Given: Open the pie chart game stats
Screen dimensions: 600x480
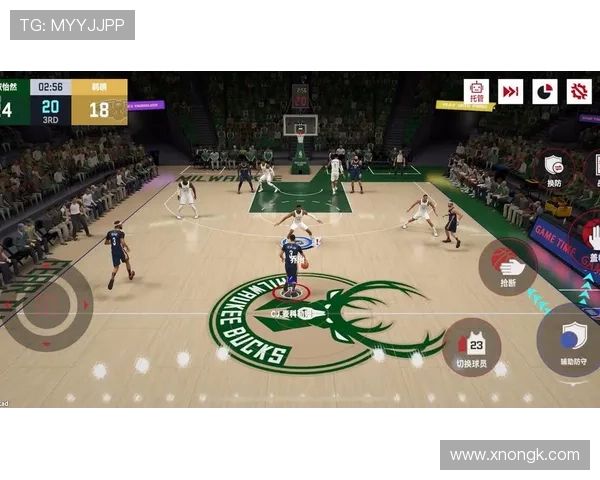Looking at the screenshot, I should (545, 92).
